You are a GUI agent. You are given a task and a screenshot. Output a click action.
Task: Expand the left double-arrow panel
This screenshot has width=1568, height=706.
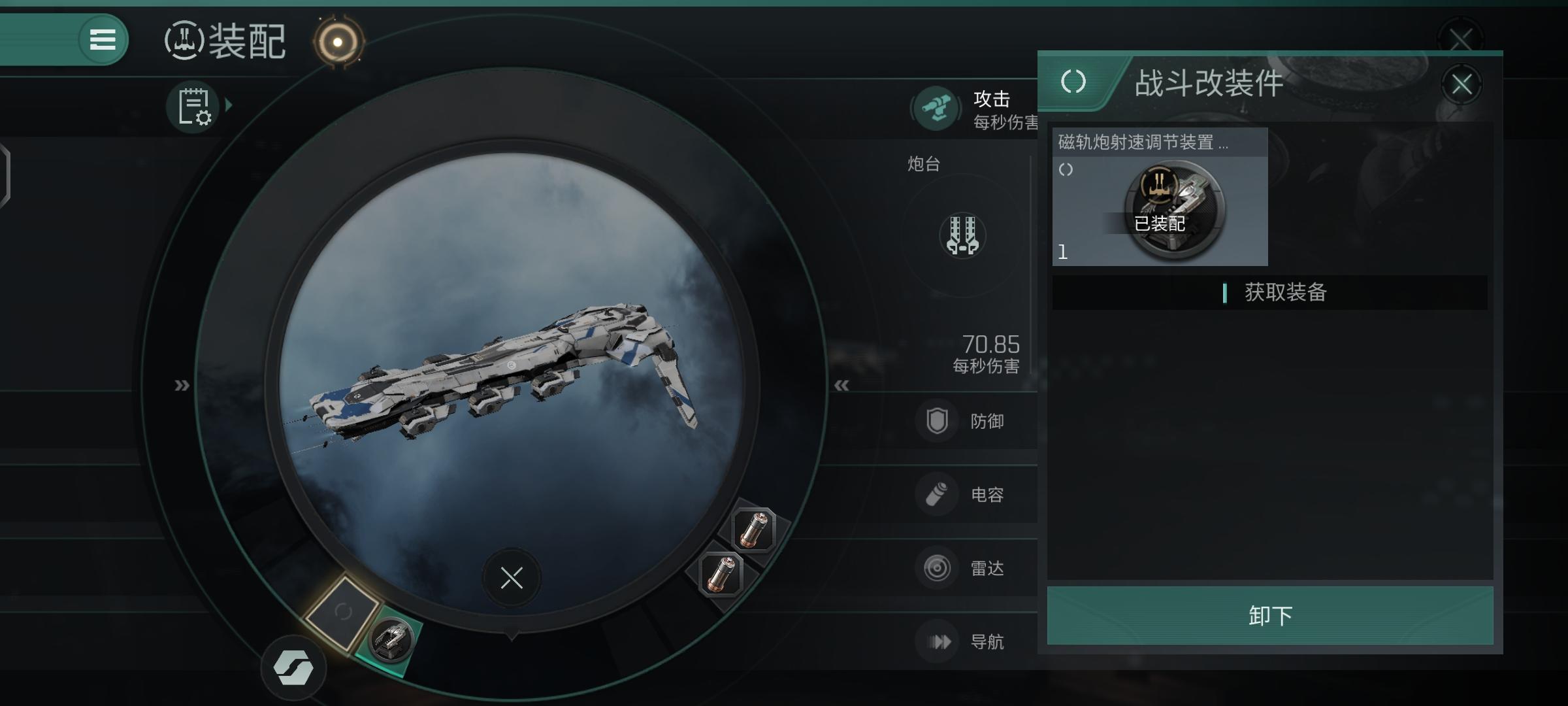tap(182, 386)
